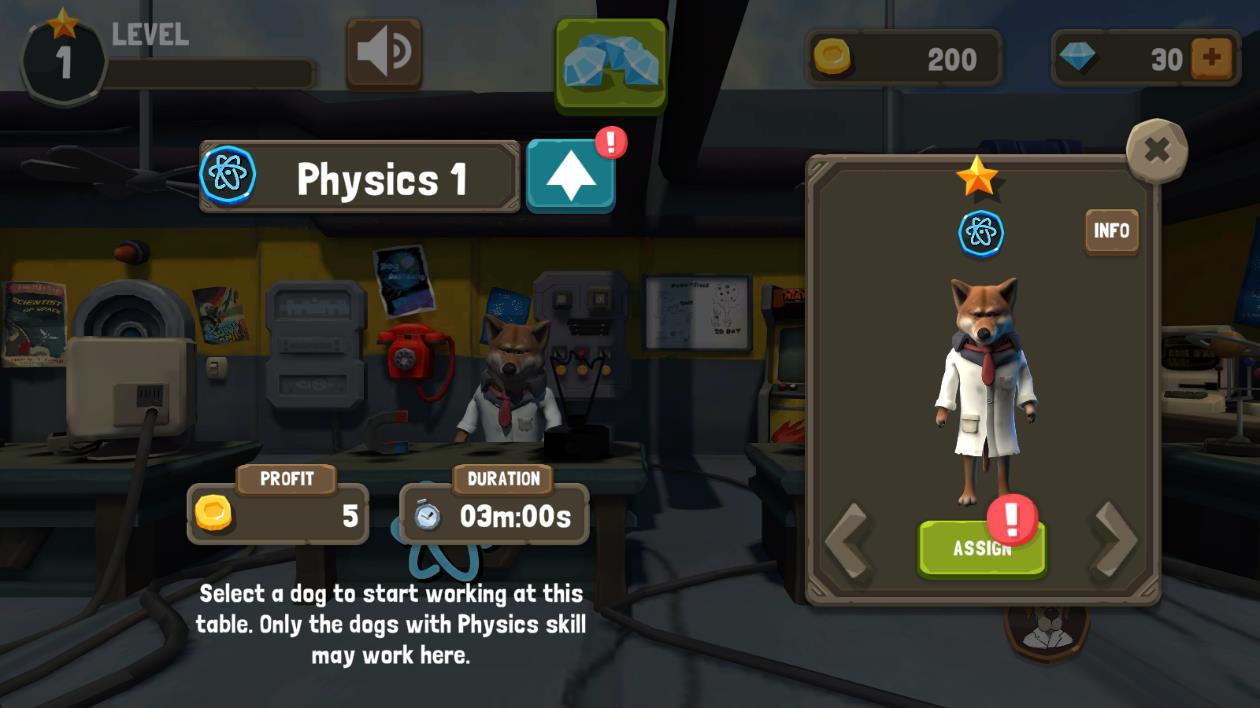Upgrade the Physics 1 table

pyautogui.click(x=571, y=176)
